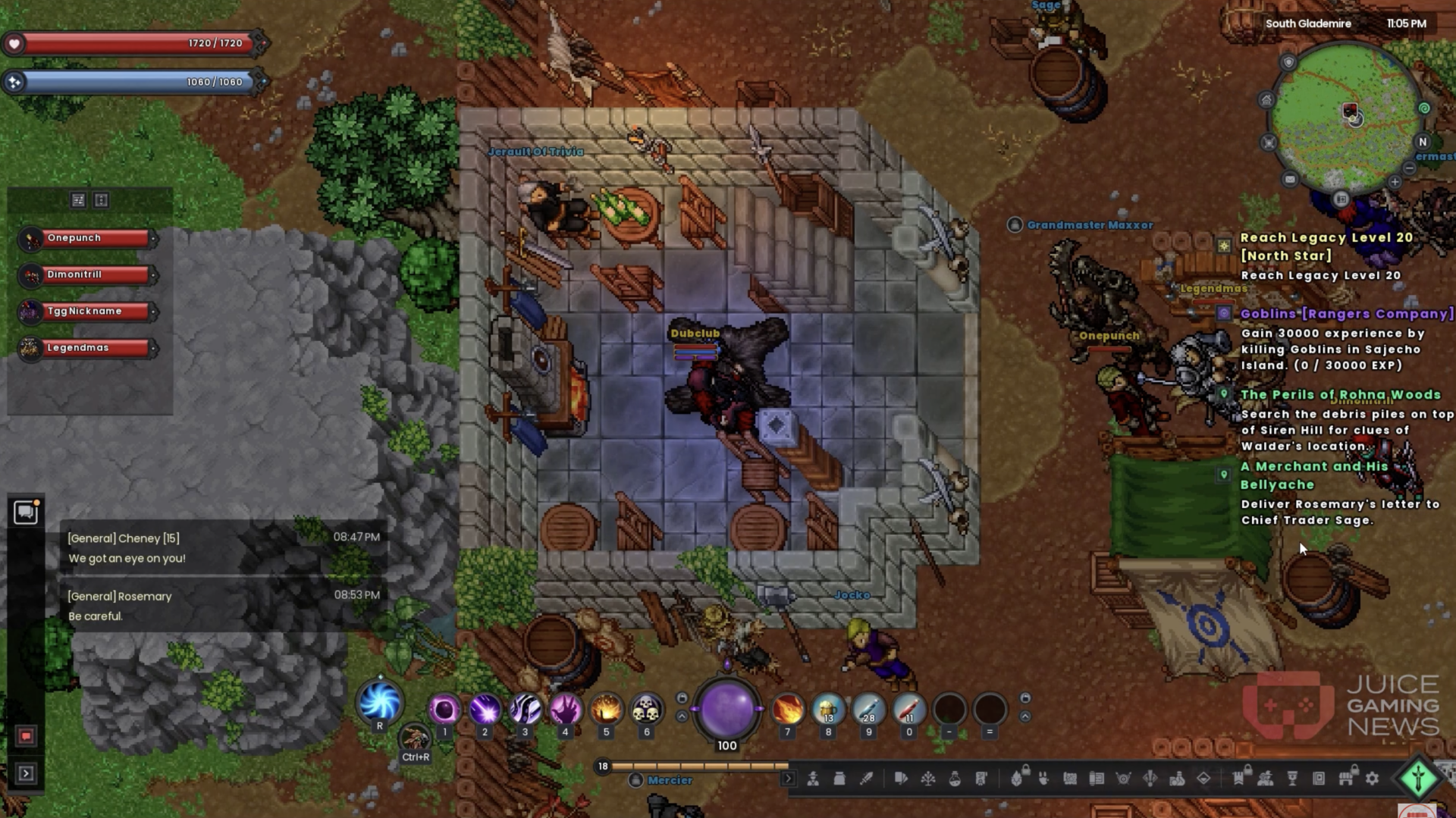
Task: Open the inventory bag toolbar icon
Action: (839, 779)
